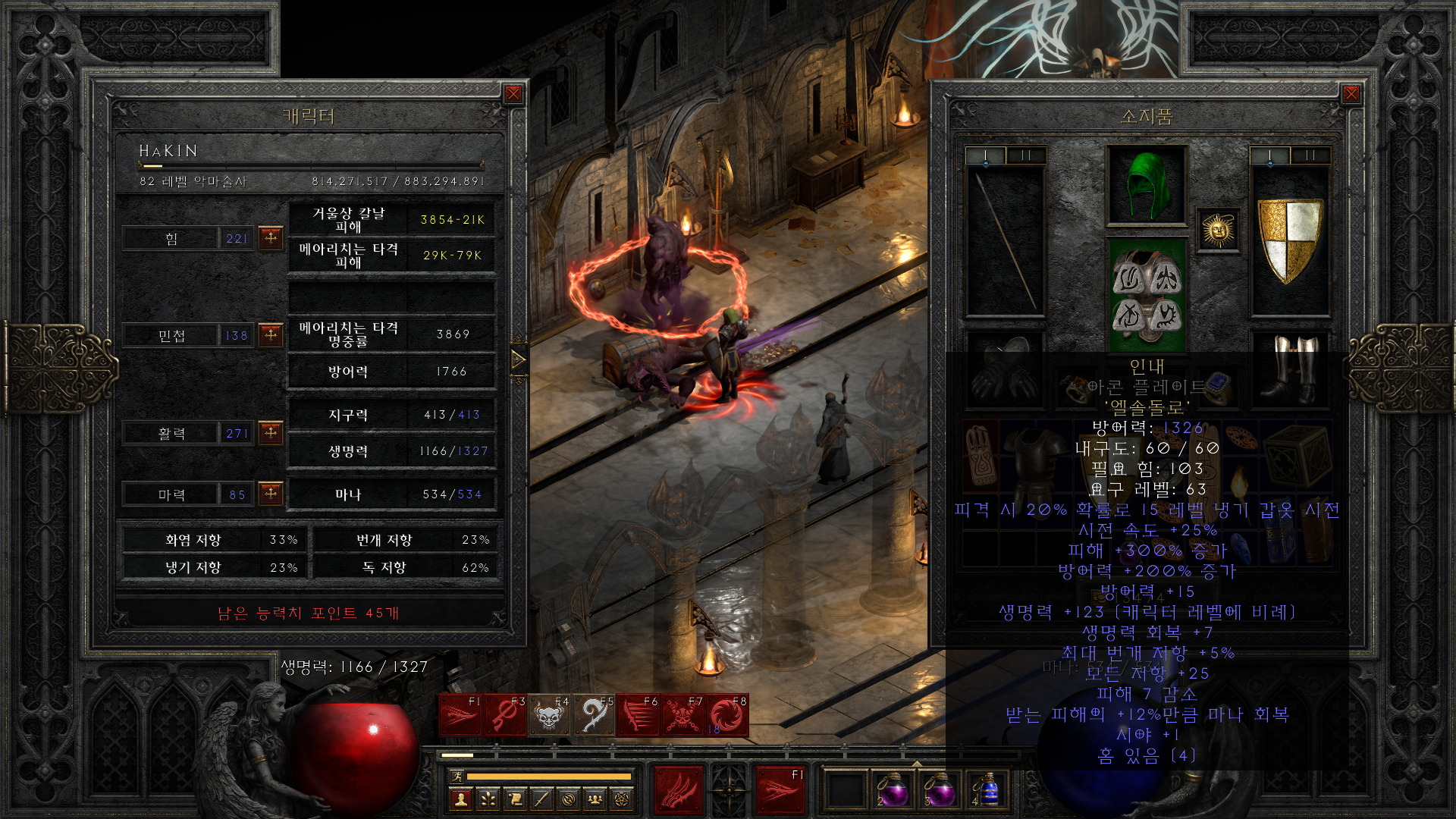Image resolution: width=1456 pixels, height=819 pixels.
Task: Close the inventory panel
Action: pyautogui.click(x=1351, y=94)
